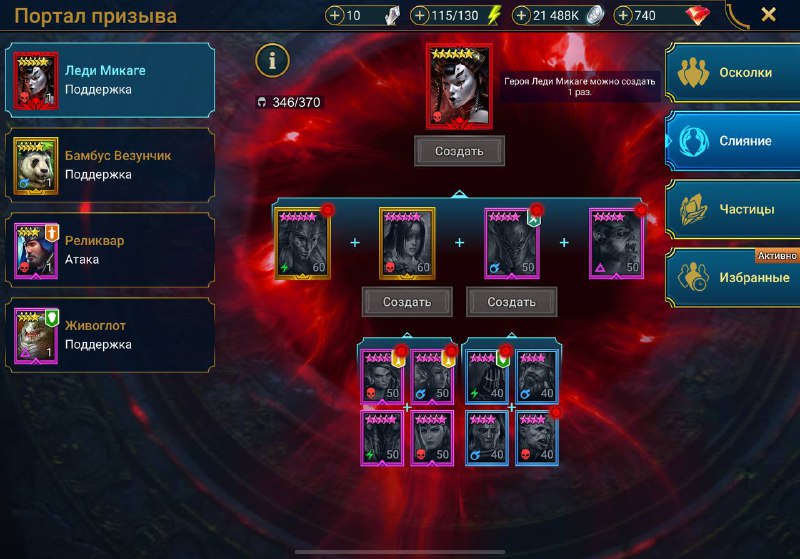Add silver with the plus button
800x559 pixels.
tap(523, 16)
